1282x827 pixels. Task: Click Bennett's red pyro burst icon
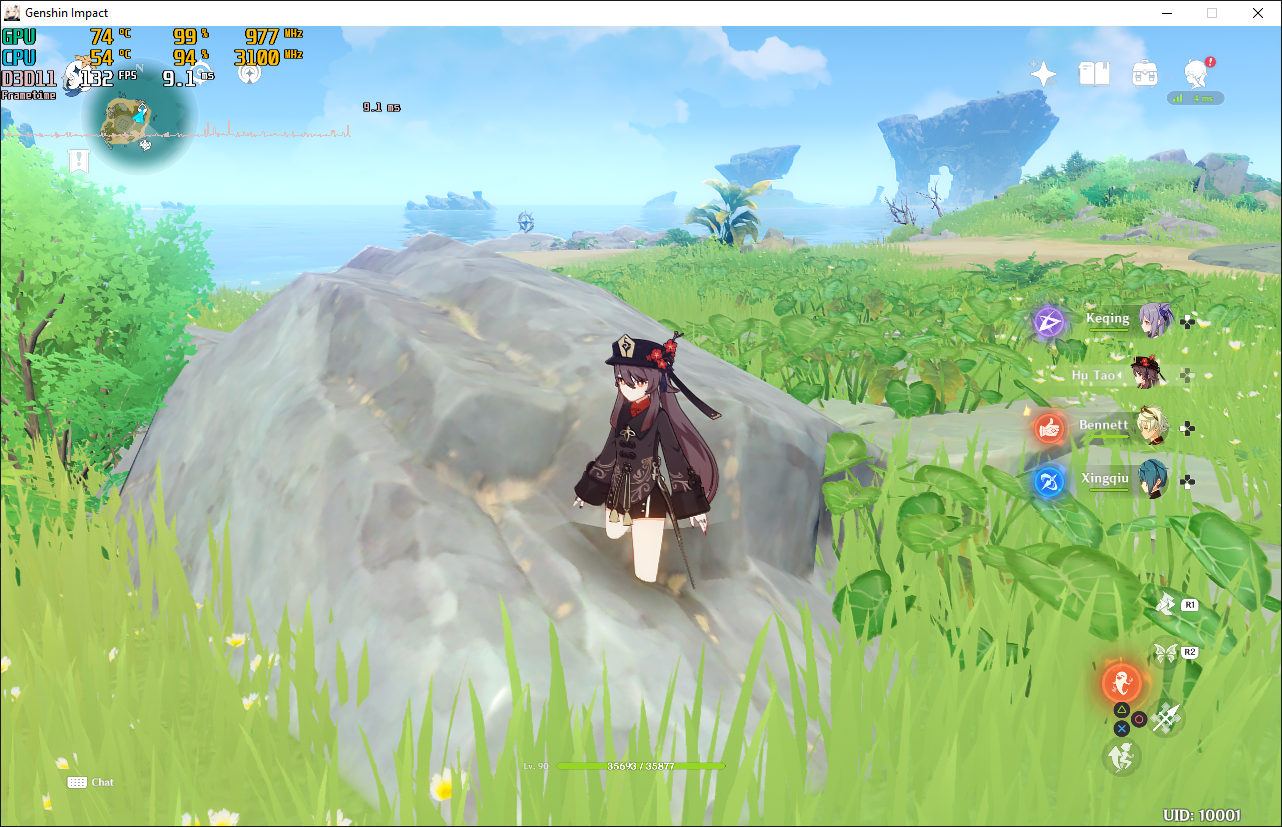coord(1047,425)
